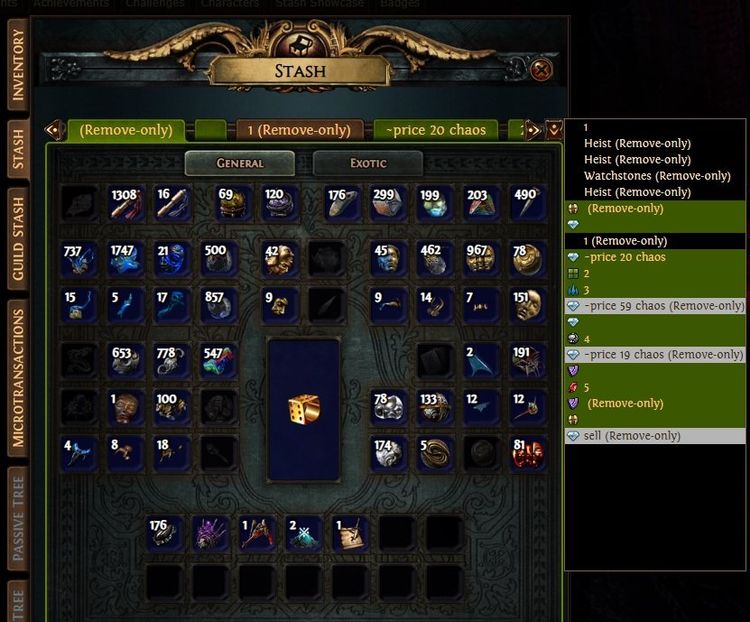Screen dimensions: 750x622
Task: Toggle the stash tab list dropdown arrow
Action: coord(553,130)
